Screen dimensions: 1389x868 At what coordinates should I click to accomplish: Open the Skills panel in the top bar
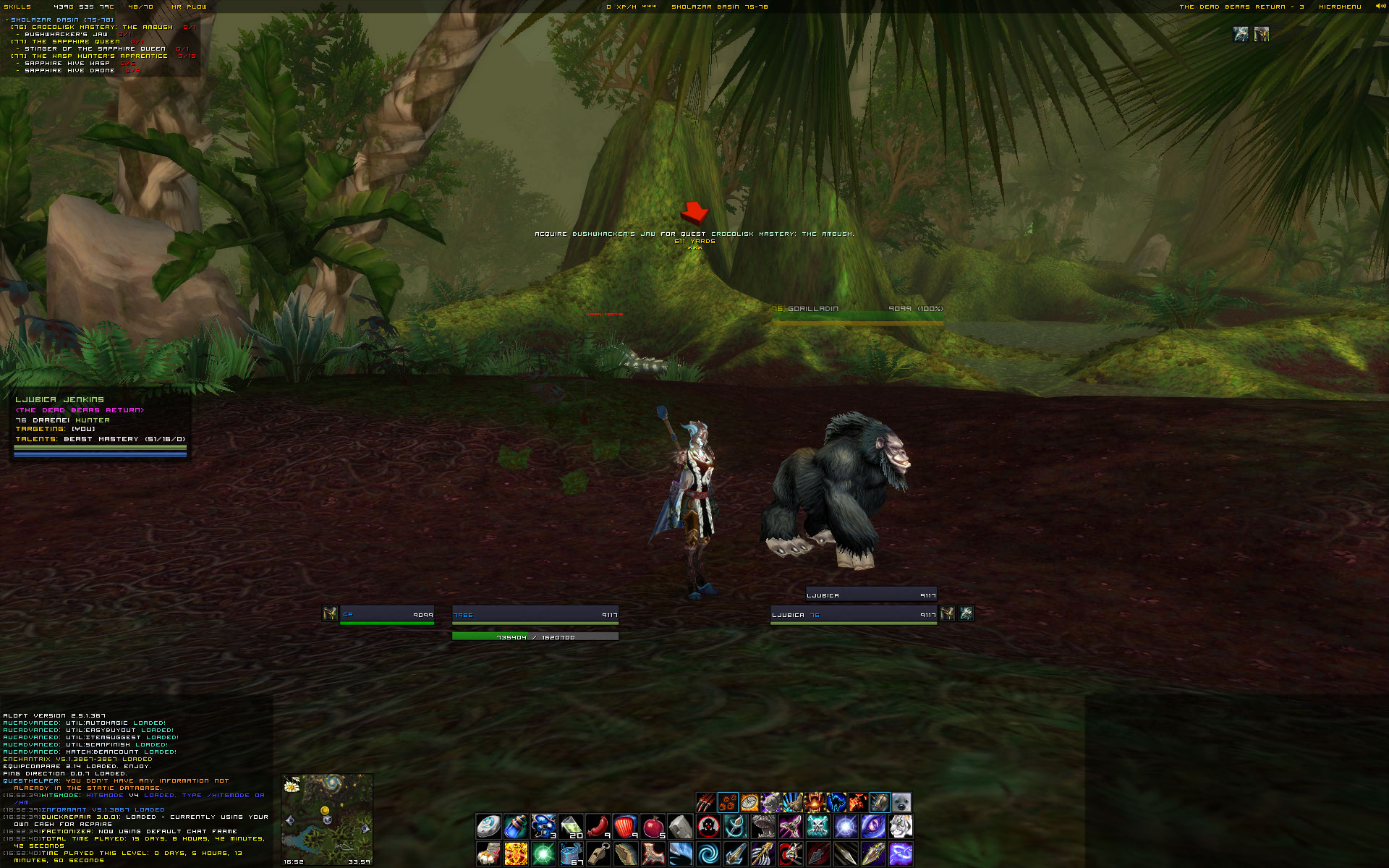pos(17,7)
